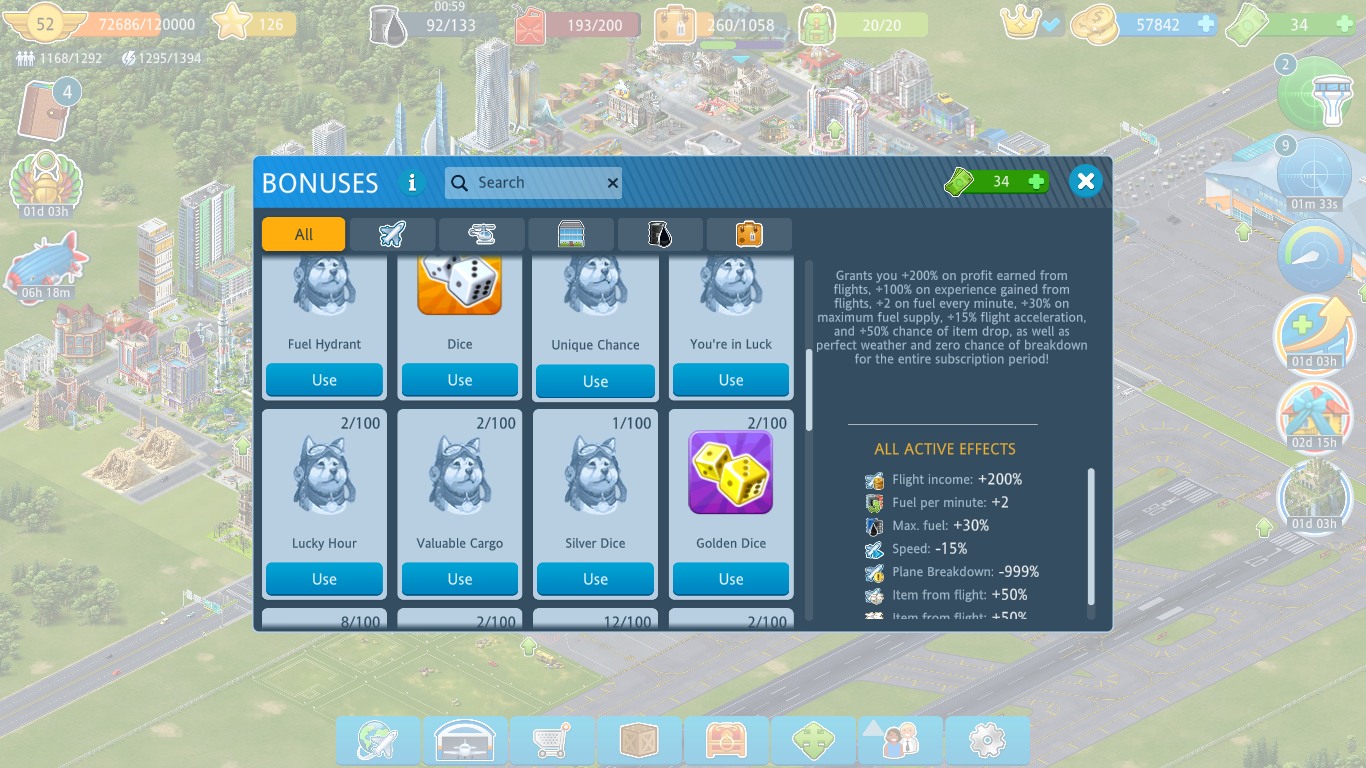Use the Dice bonus
Image resolution: width=1366 pixels, height=768 pixels.
click(x=459, y=380)
